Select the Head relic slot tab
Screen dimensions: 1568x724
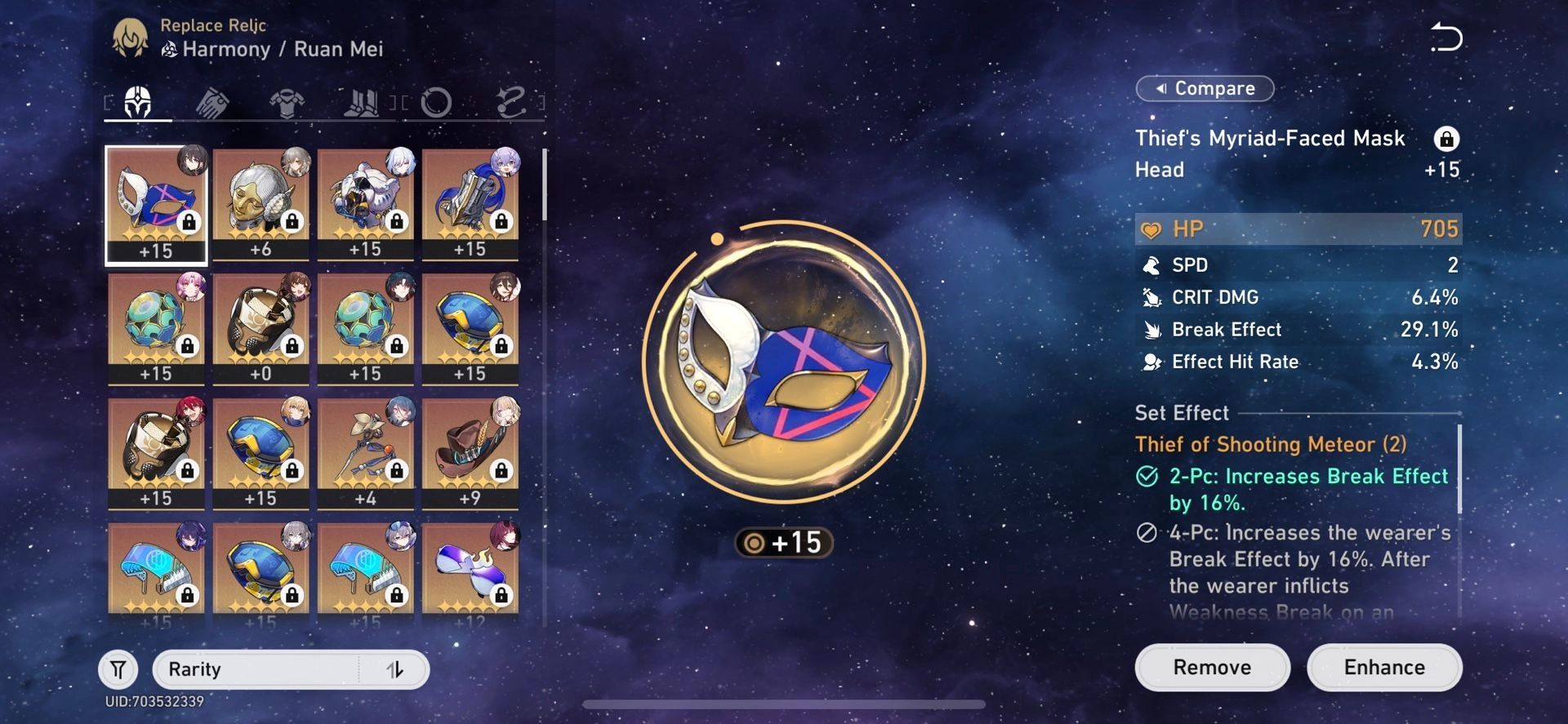click(137, 102)
